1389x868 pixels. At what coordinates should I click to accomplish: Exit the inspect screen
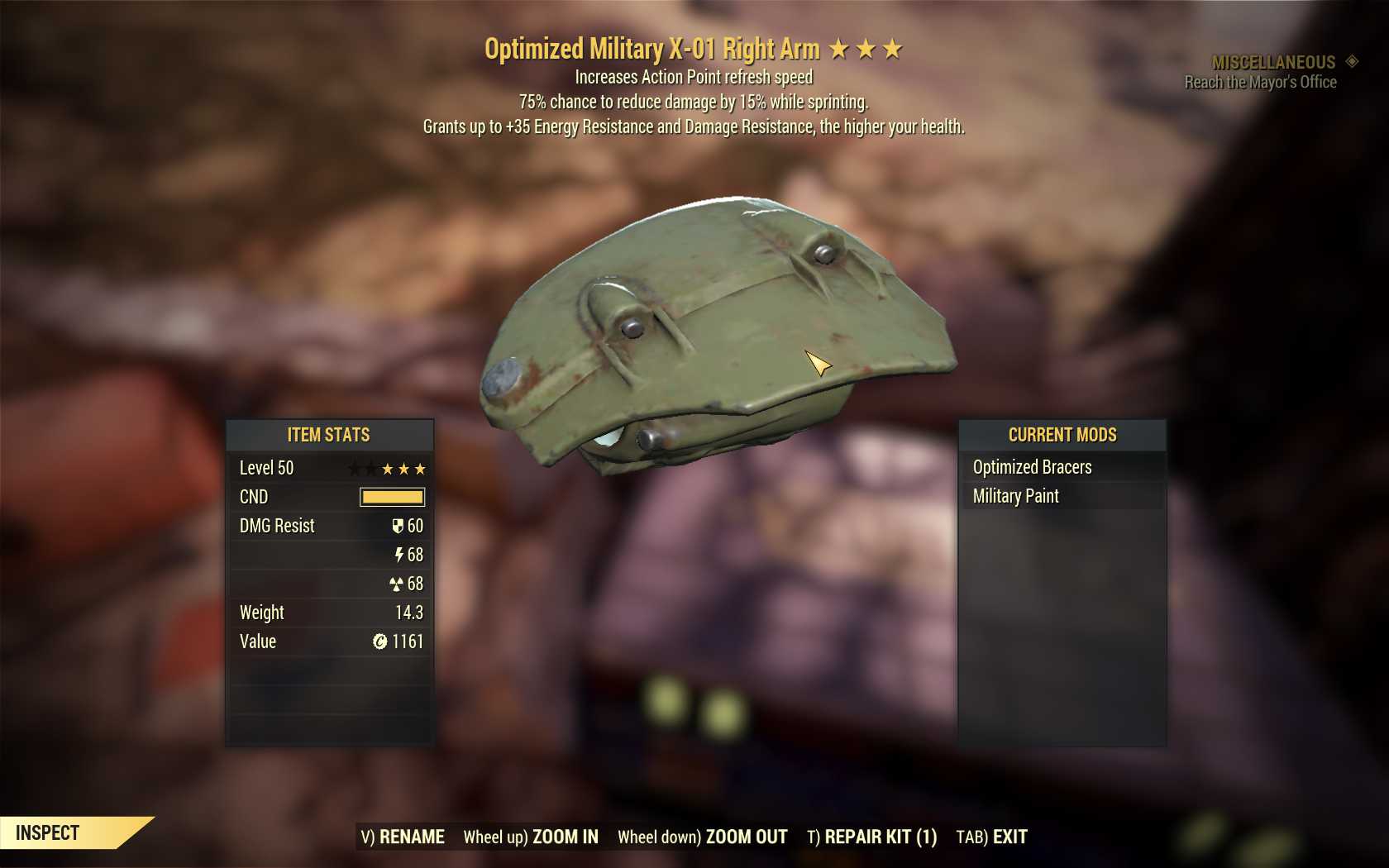pyautogui.click(x=992, y=837)
